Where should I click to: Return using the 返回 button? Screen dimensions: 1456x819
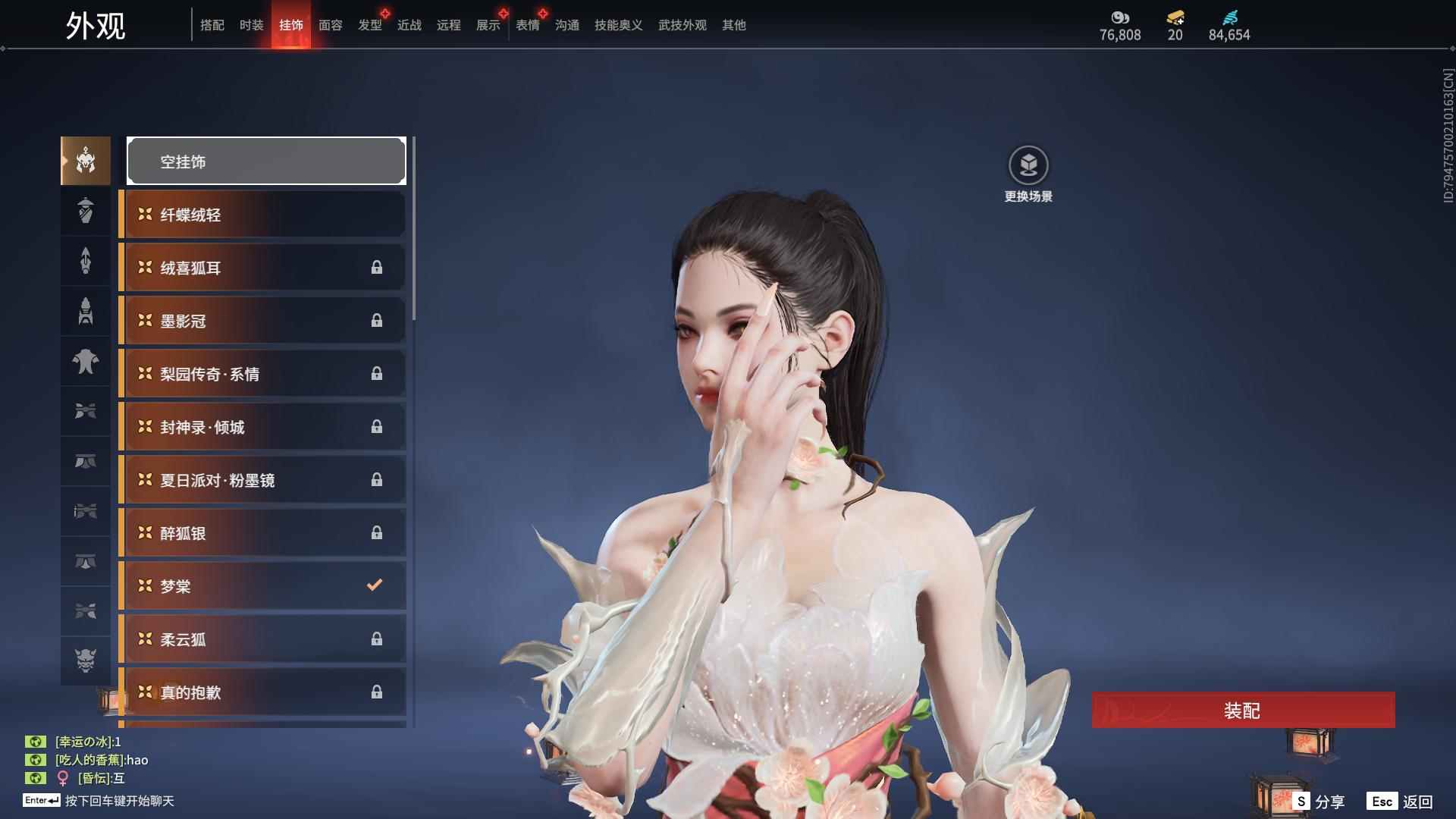(x=1401, y=802)
